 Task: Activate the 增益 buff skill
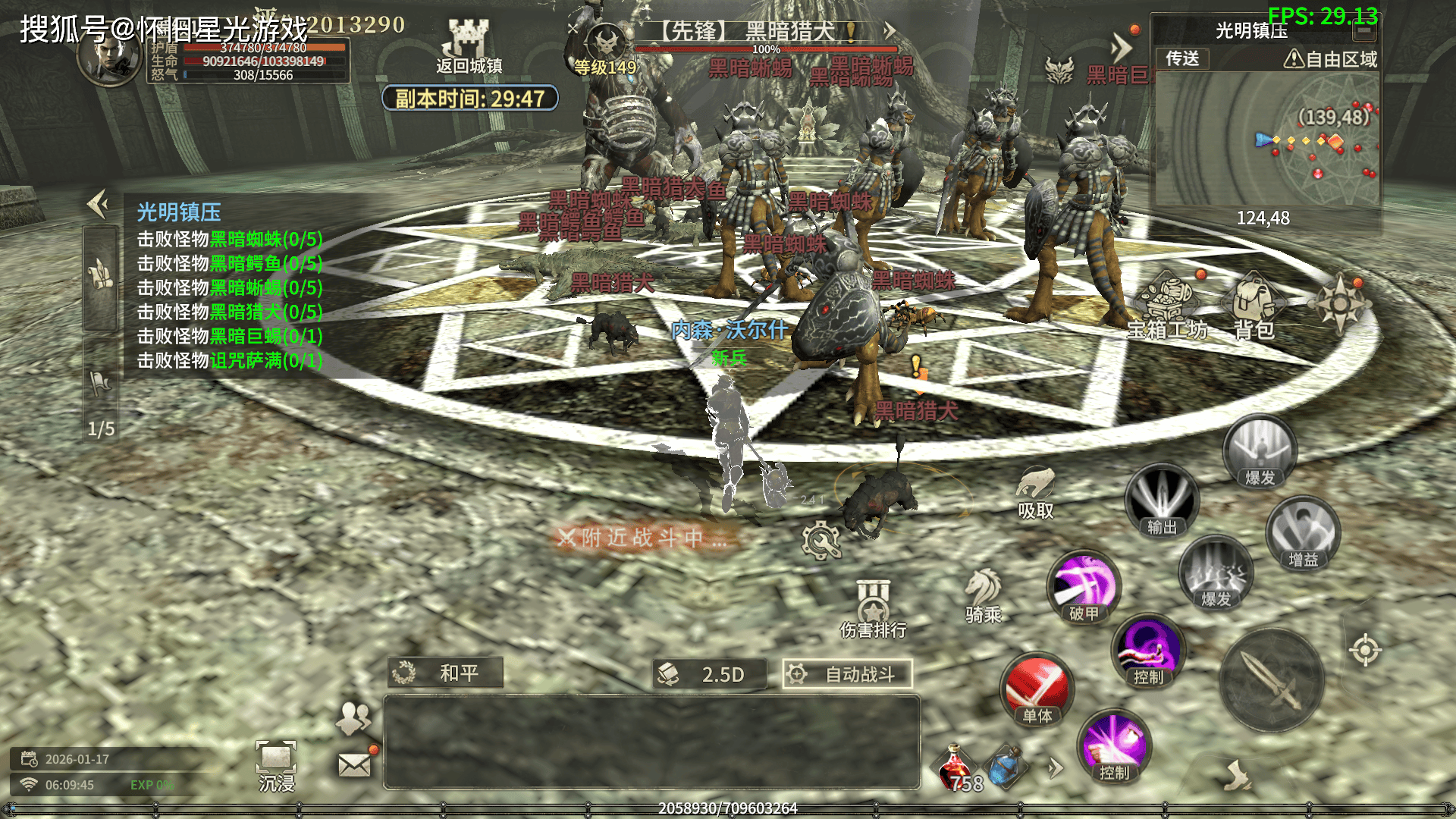(x=1303, y=533)
